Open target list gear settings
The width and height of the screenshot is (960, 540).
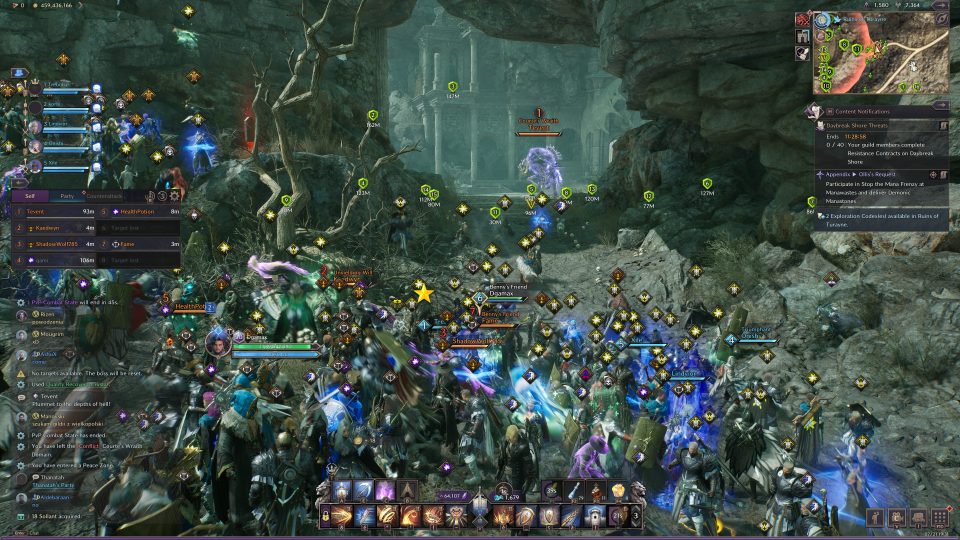point(175,196)
